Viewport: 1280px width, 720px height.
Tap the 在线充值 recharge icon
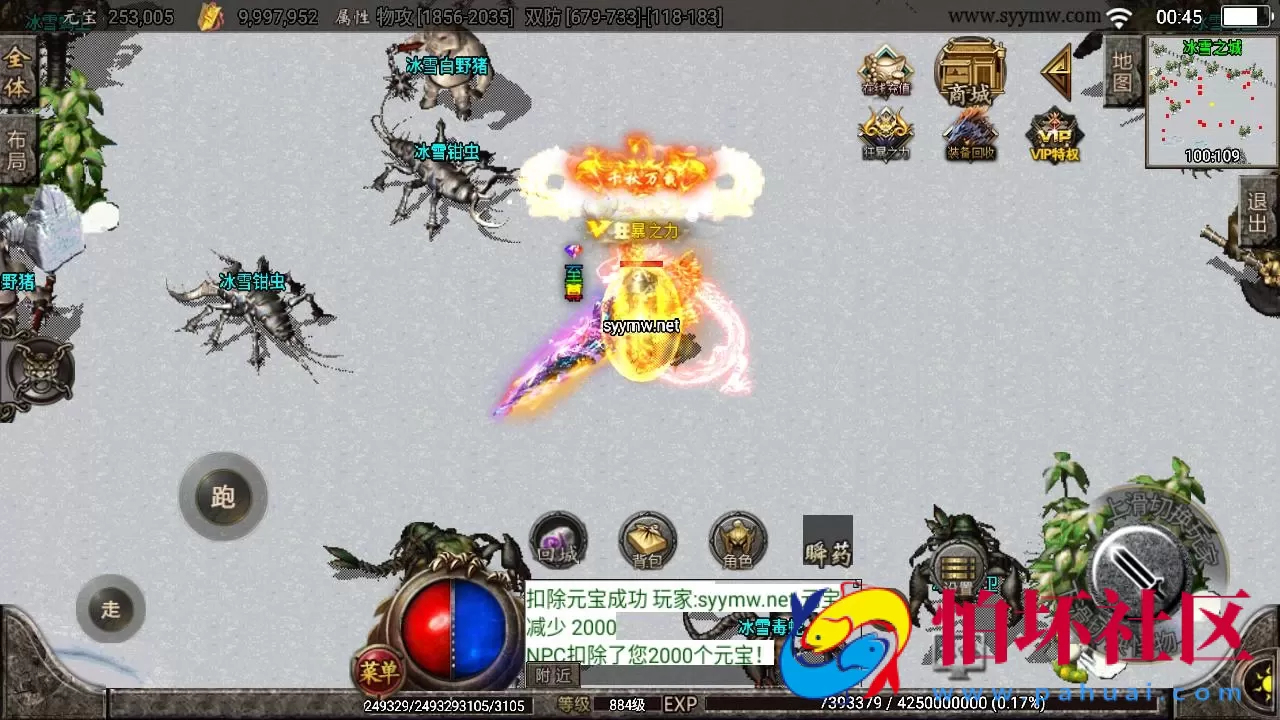[x=885, y=72]
